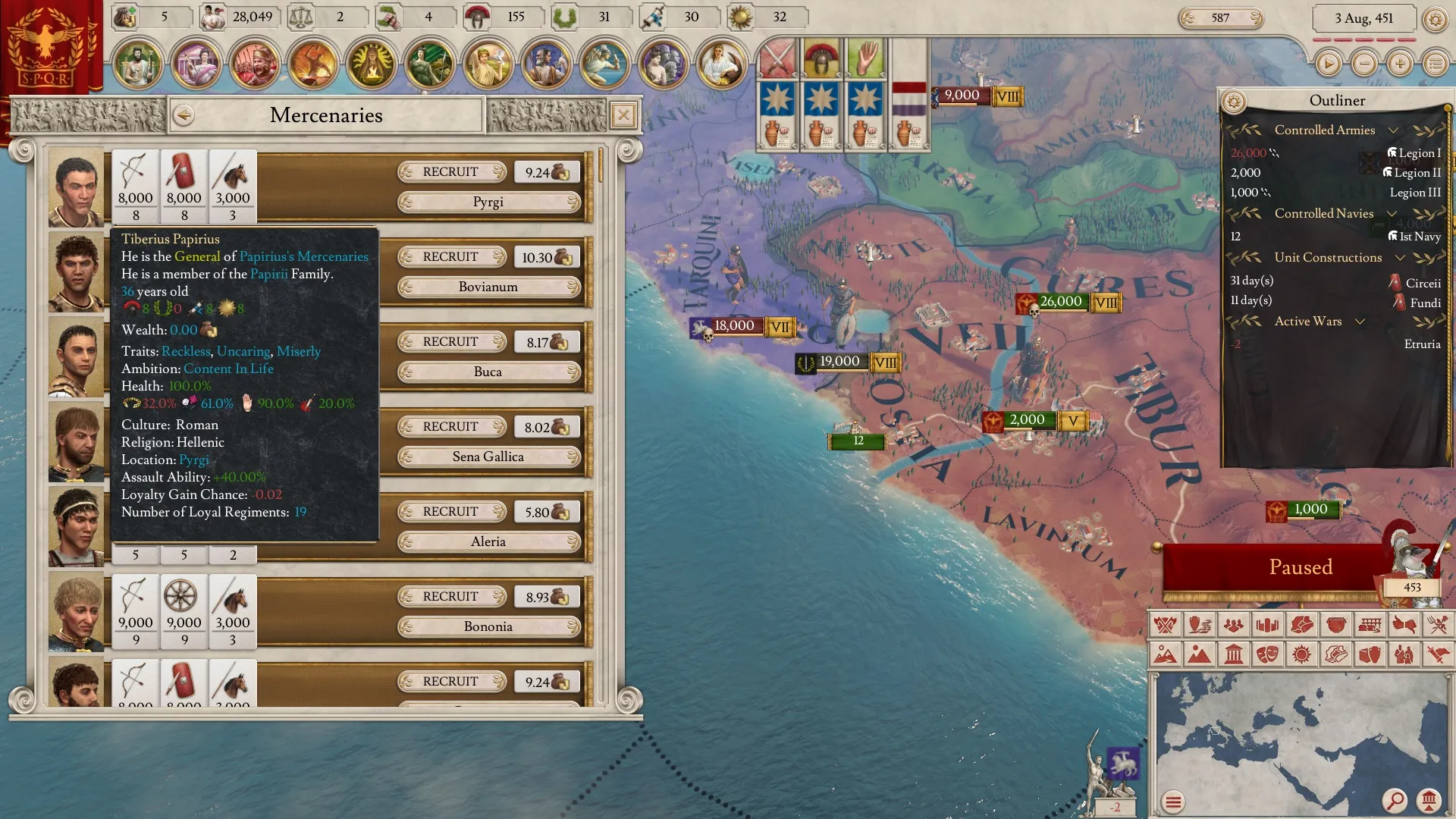Open the SPQR Rome nation banner
The width and height of the screenshot is (1456, 819).
[45, 47]
